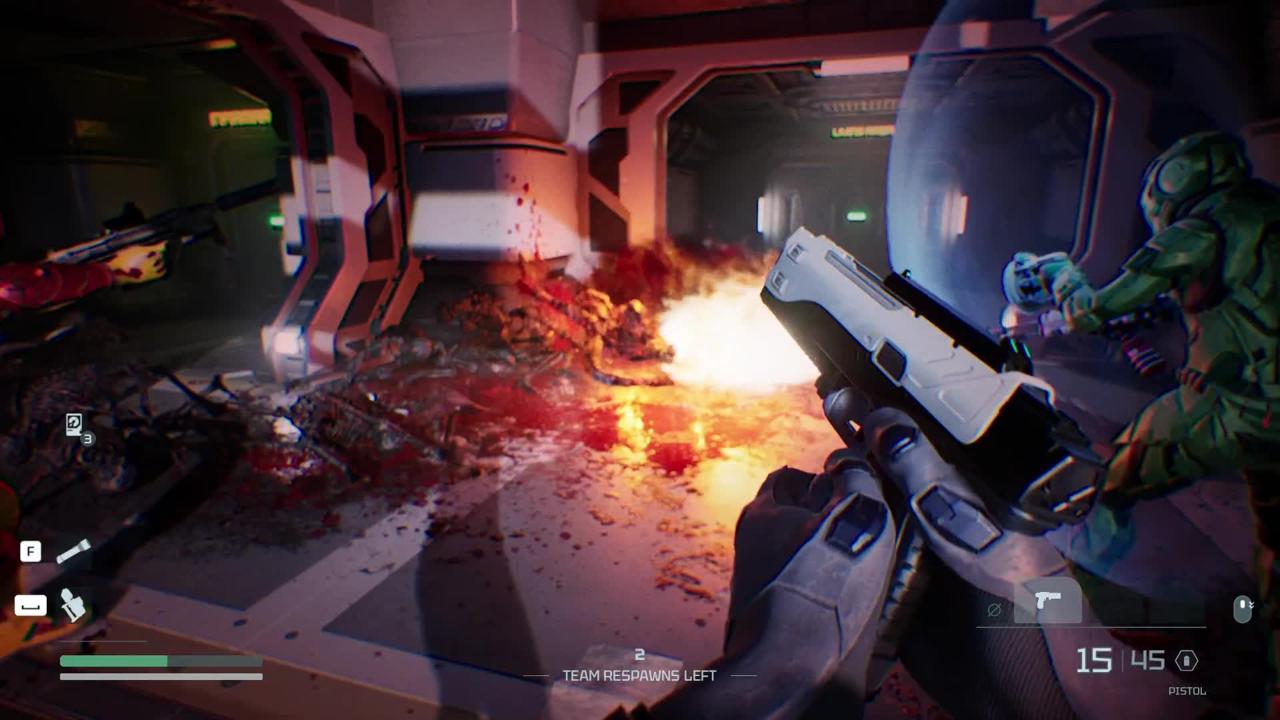
Task: Toggle the flashlight icon
Action: coord(73,551)
